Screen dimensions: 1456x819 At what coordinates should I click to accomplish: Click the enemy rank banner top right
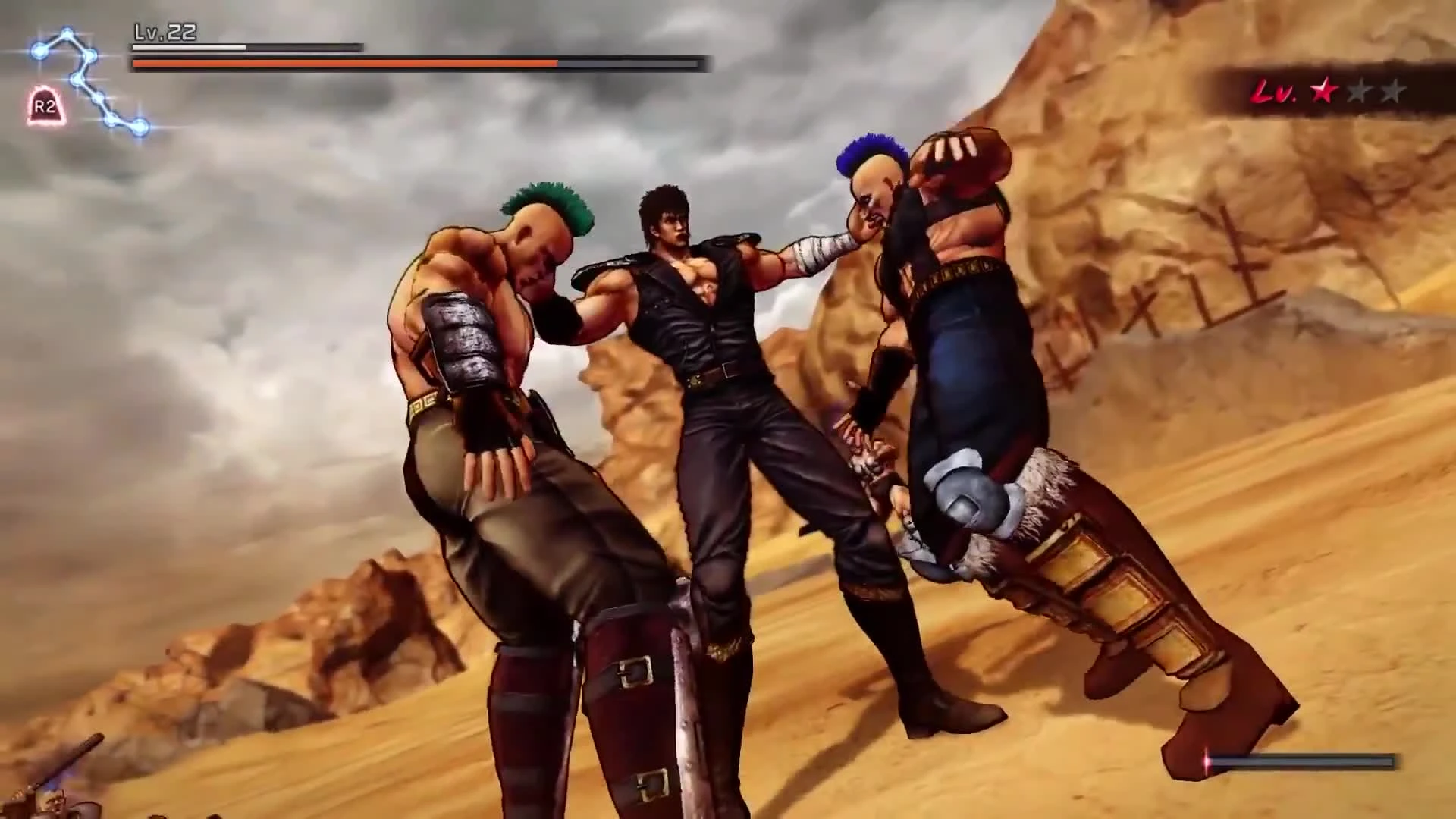[1335, 91]
